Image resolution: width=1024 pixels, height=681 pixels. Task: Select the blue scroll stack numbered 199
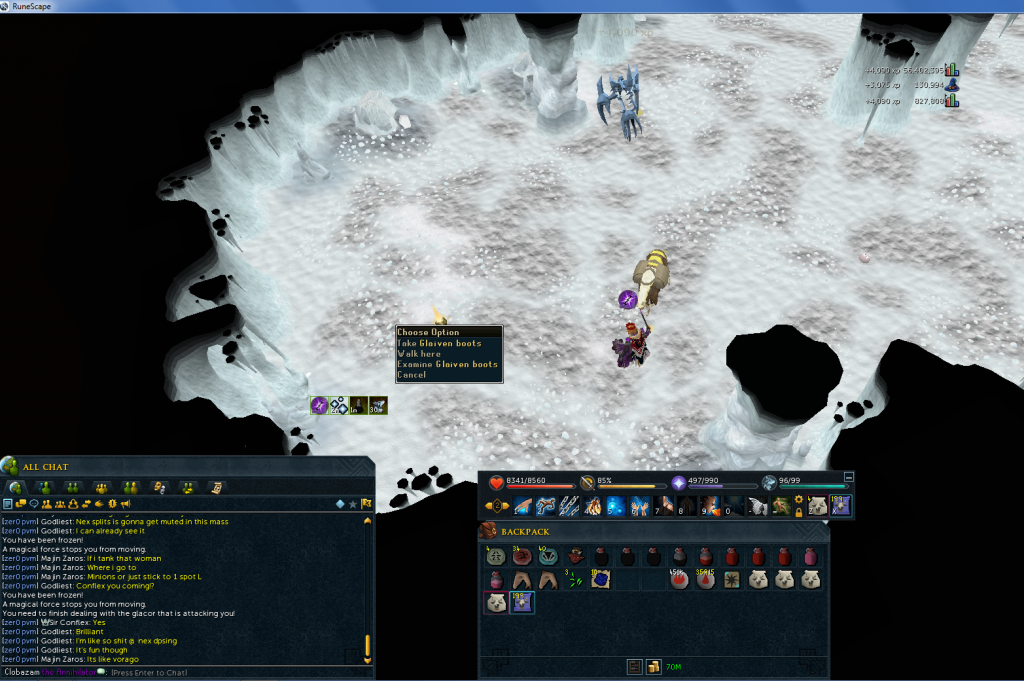521,603
